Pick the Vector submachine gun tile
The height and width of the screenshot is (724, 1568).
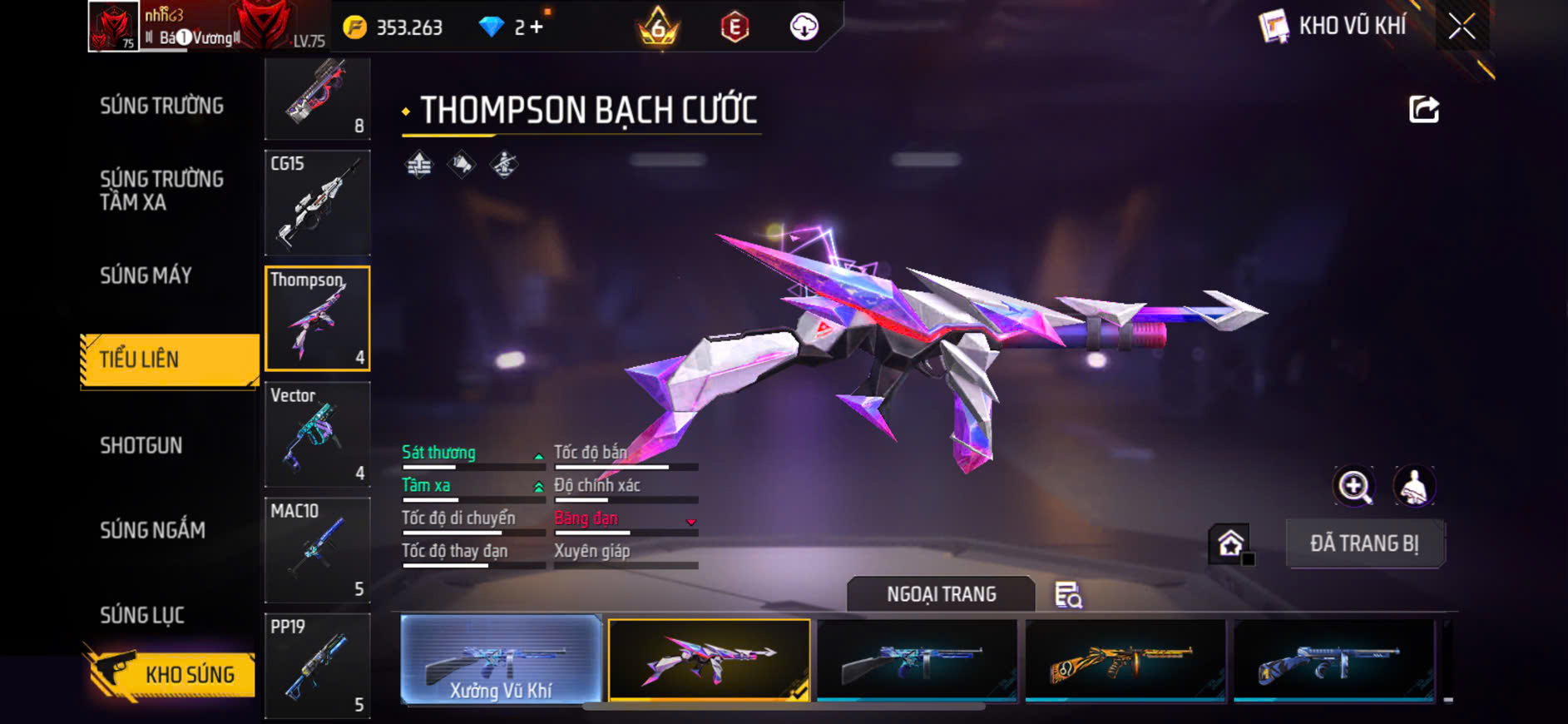pyautogui.click(x=318, y=434)
